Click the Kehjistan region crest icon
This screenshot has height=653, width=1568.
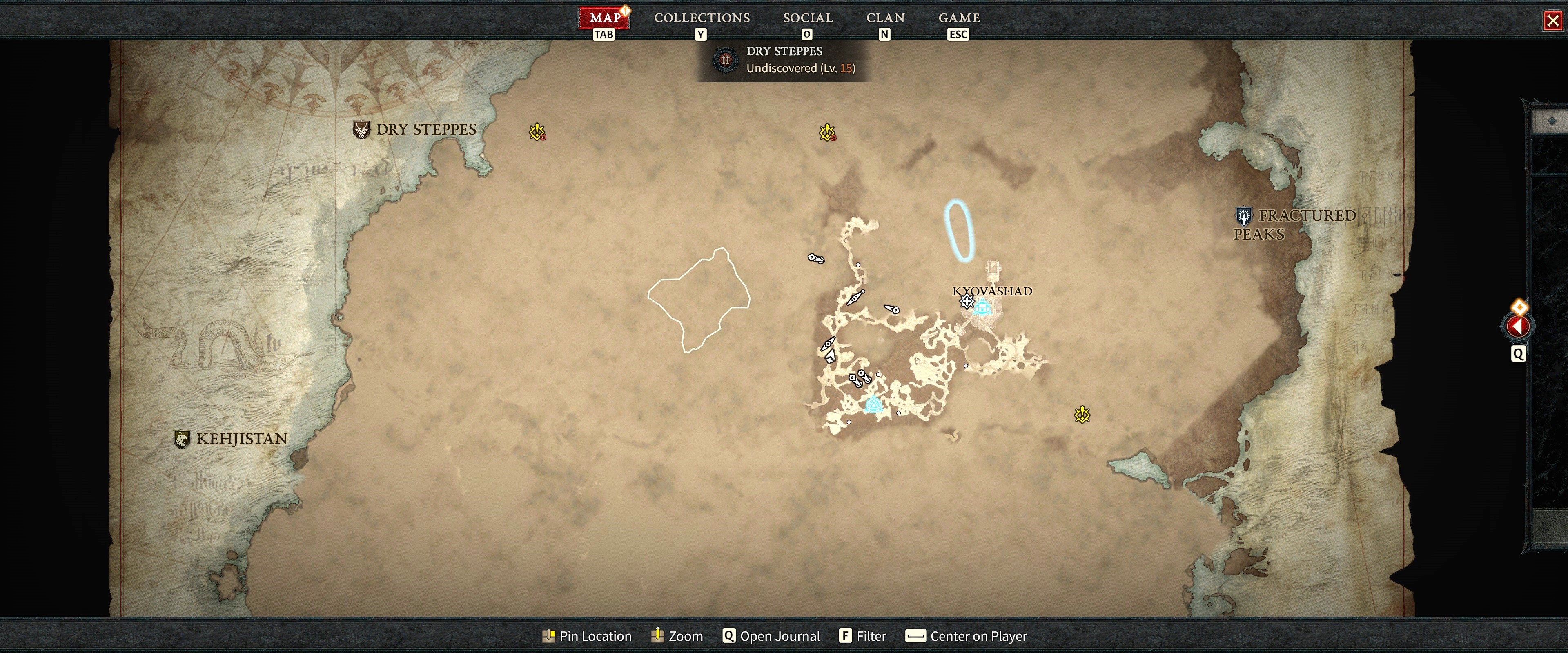pyautogui.click(x=182, y=438)
